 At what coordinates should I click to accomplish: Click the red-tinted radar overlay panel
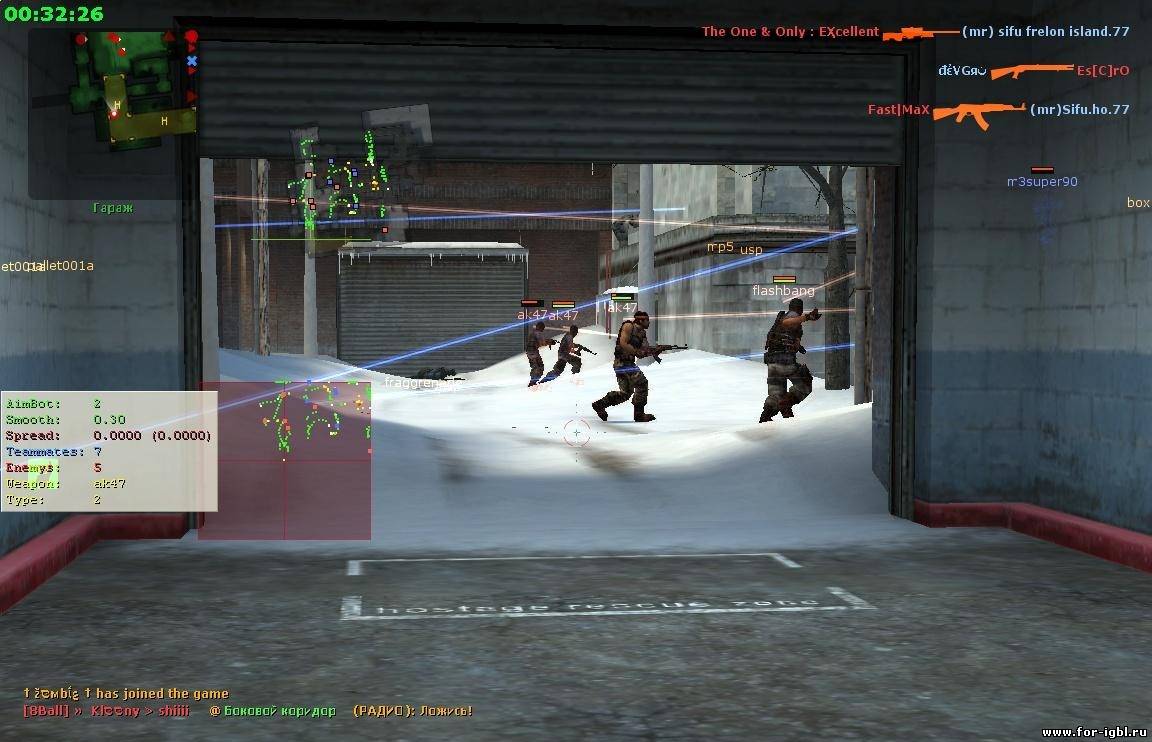tap(285, 460)
